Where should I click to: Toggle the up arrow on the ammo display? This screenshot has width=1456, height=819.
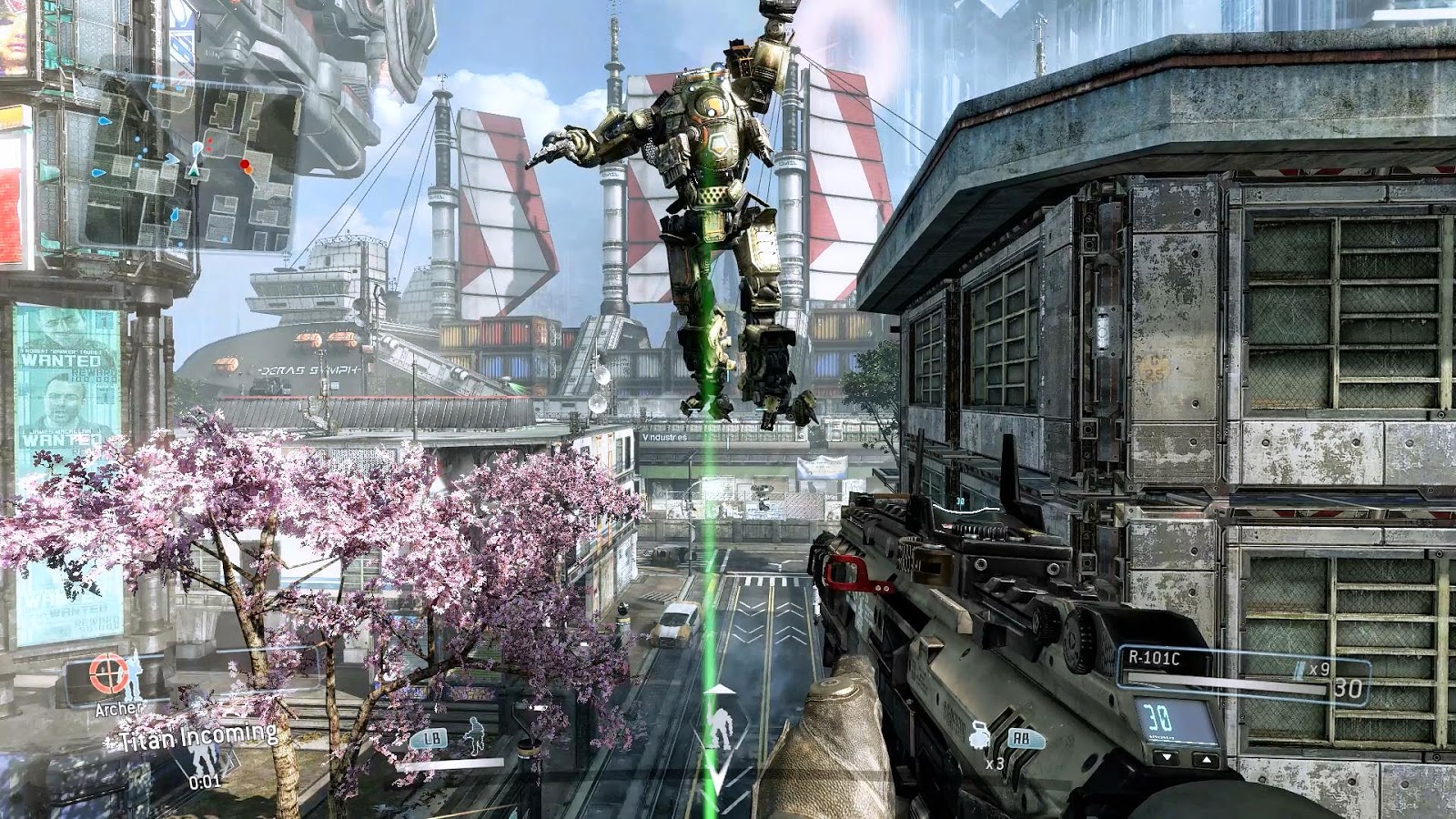coord(1206,760)
